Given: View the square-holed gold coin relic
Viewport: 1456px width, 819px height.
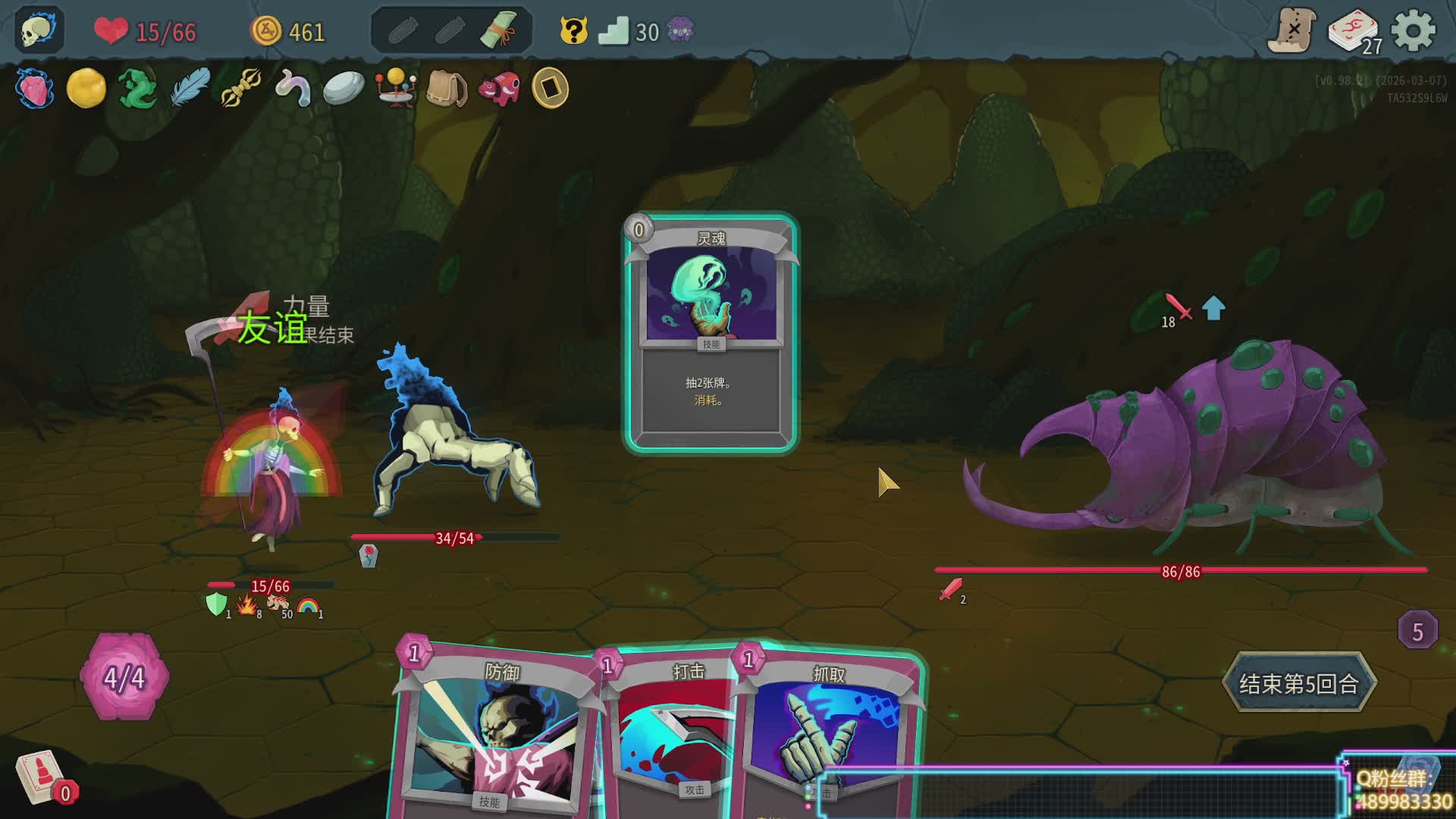Looking at the screenshot, I should (x=550, y=88).
